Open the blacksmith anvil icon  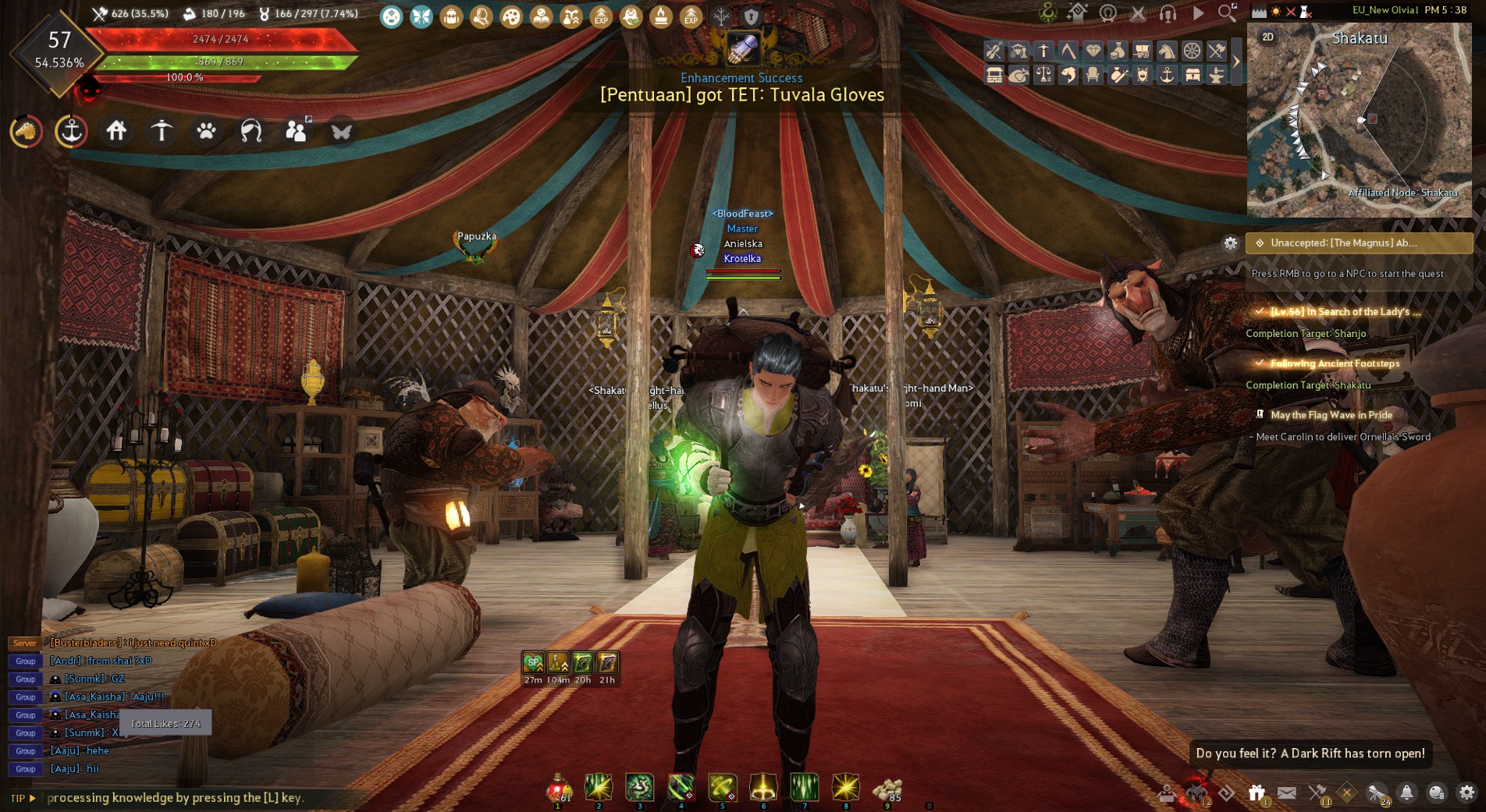tap(1218, 76)
